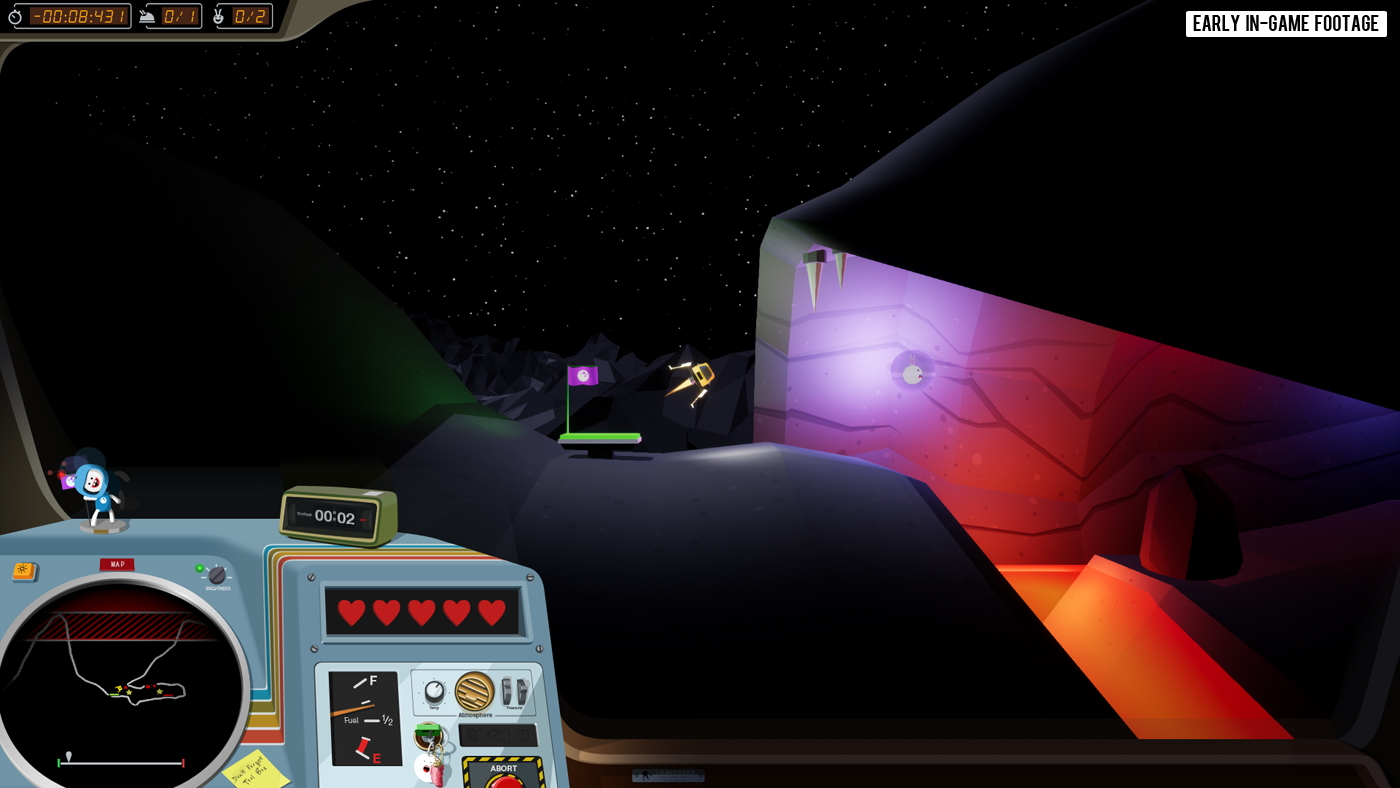Image resolution: width=1400 pixels, height=788 pixels.
Task: Click the green alarm clock on dashboard
Action: coord(338,515)
